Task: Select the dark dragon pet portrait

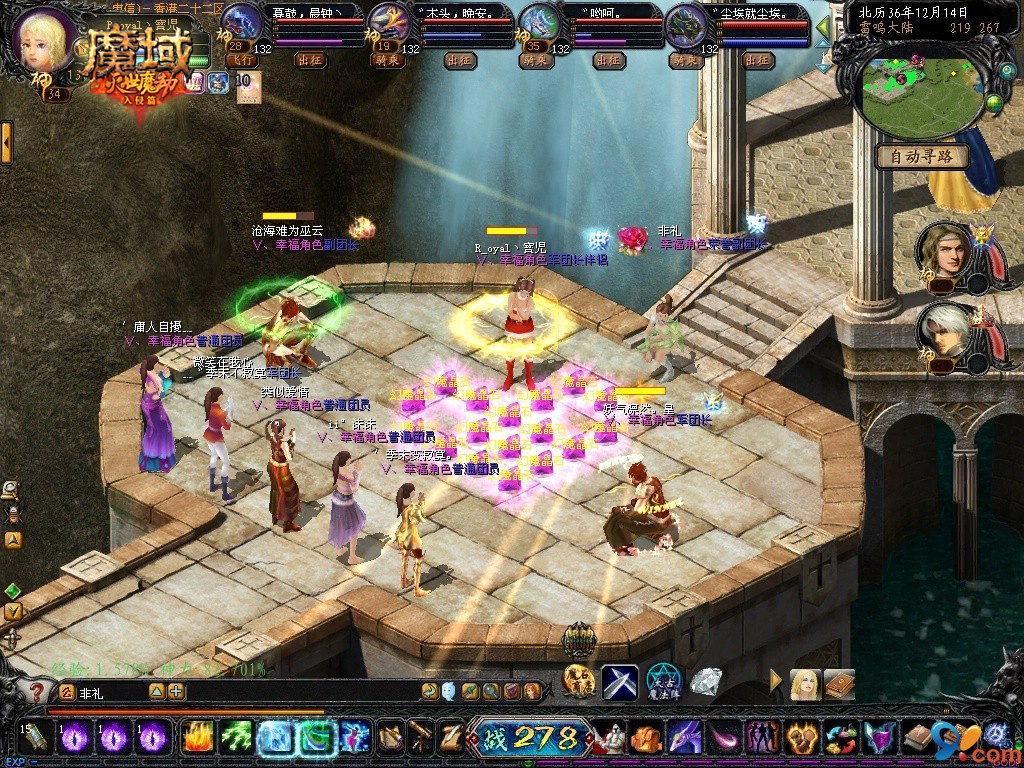Action: (x=686, y=22)
